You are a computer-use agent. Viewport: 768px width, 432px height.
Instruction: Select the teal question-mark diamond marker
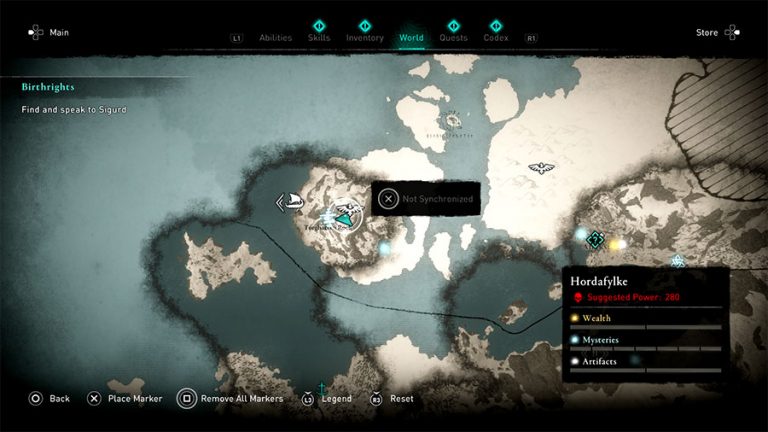click(596, 239)
